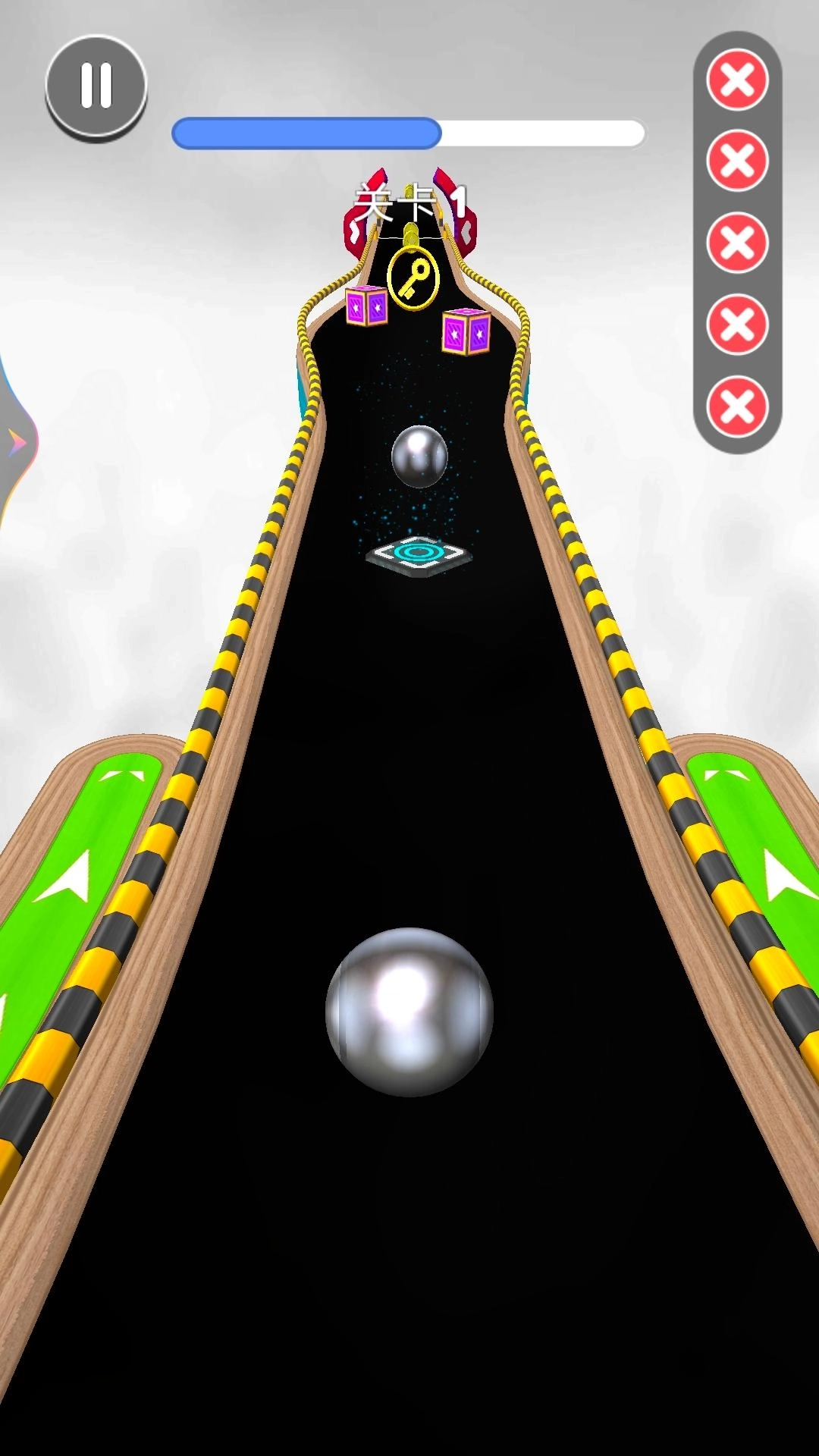Expand the colorful arrow side tab
The height and width of the screenshot is (1456, 819).
pyautogui.click(x=15, y=441)
